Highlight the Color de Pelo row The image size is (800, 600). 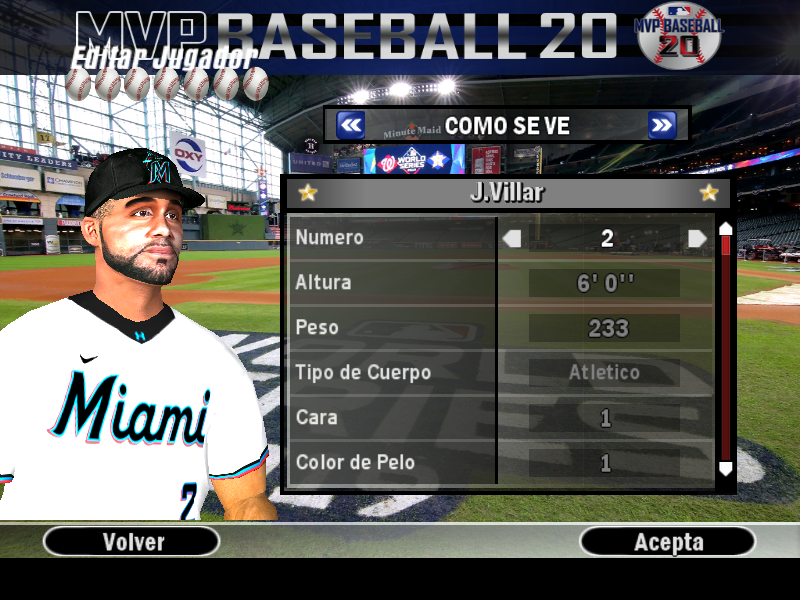click(x=392, y=463)
